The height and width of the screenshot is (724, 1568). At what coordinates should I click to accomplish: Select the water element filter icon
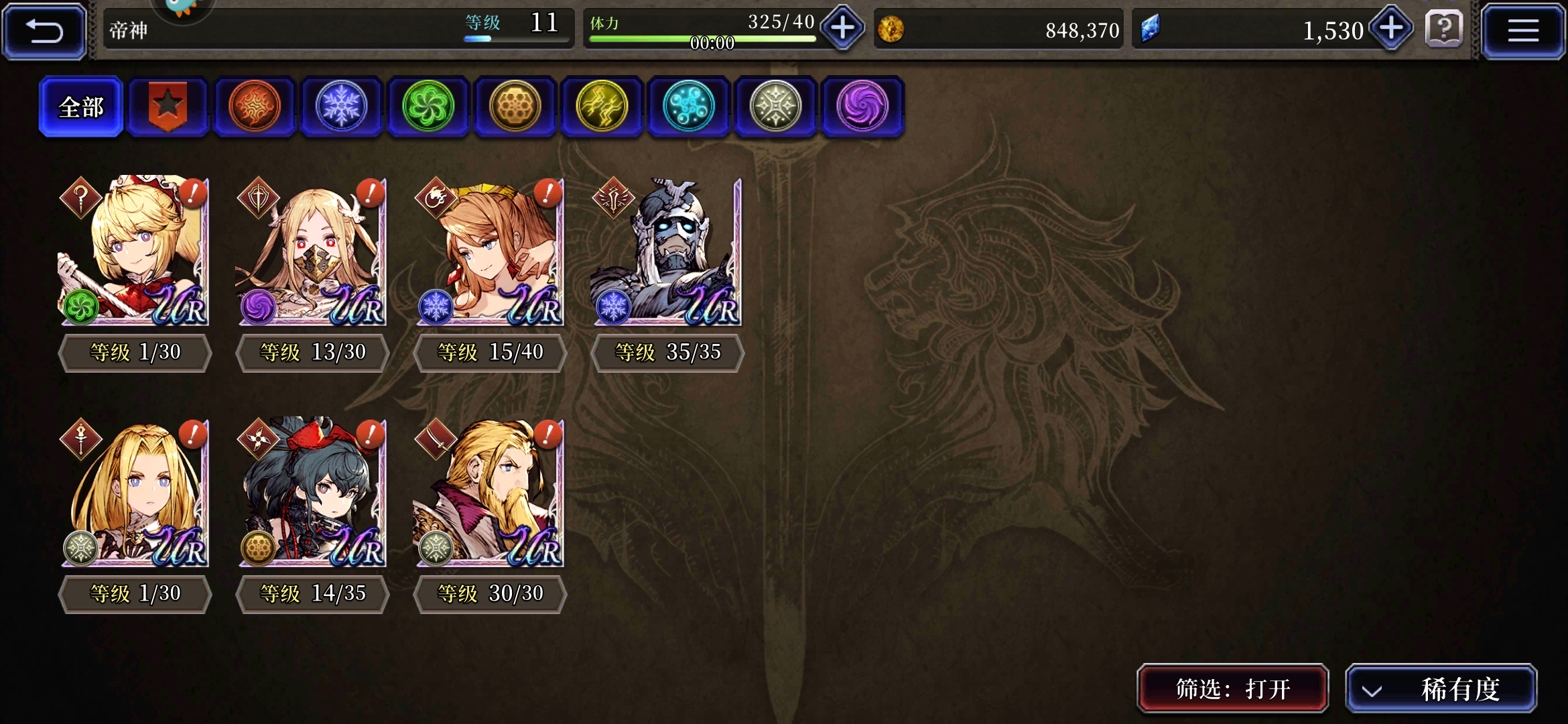pyautogui.click(x=689, y=106)
